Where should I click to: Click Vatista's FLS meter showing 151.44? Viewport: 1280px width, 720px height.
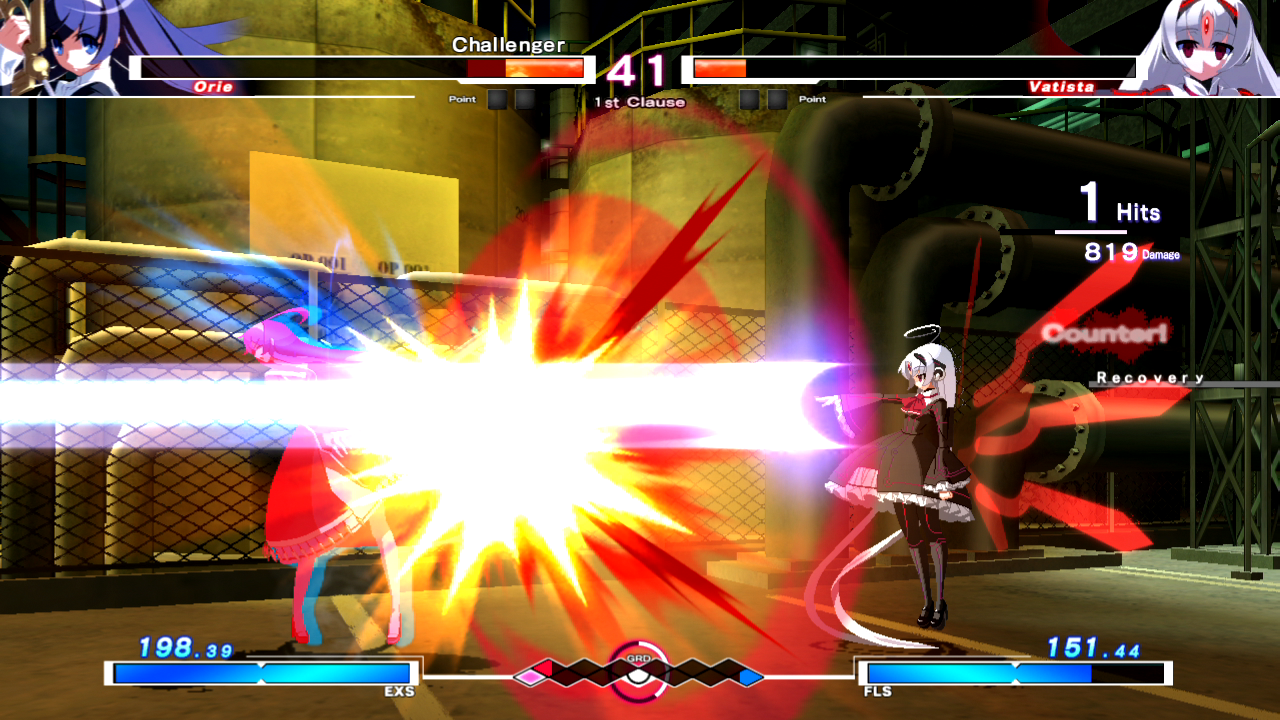[1015, 671]
